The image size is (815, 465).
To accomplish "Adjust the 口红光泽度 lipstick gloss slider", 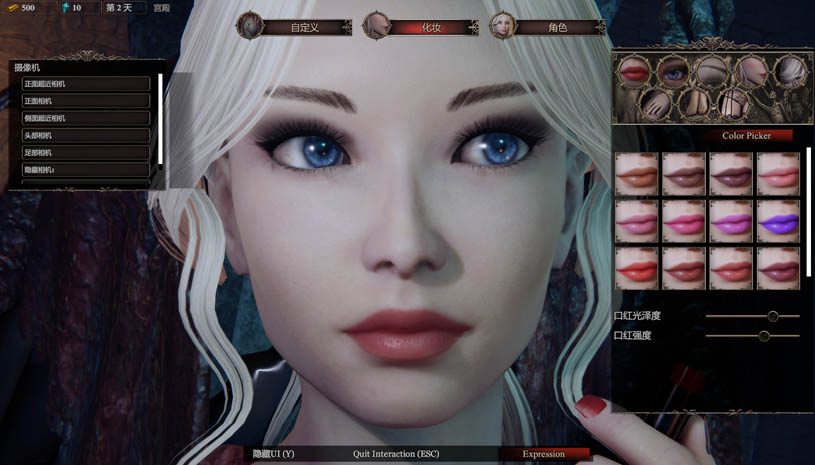I will (x=772, y=316).
